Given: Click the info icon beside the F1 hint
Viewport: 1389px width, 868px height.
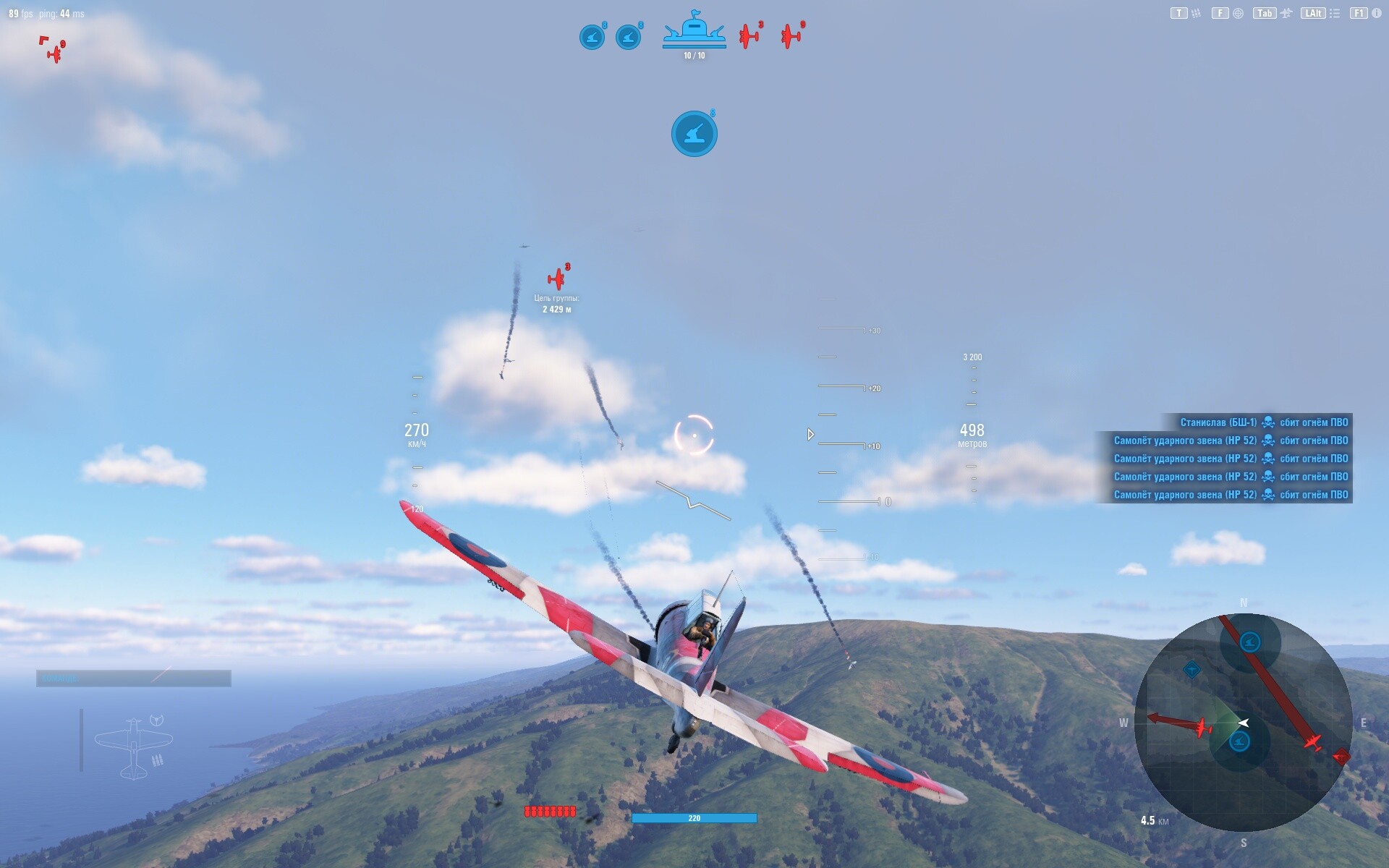Looking at the screenshot, I should point(1377,12).
